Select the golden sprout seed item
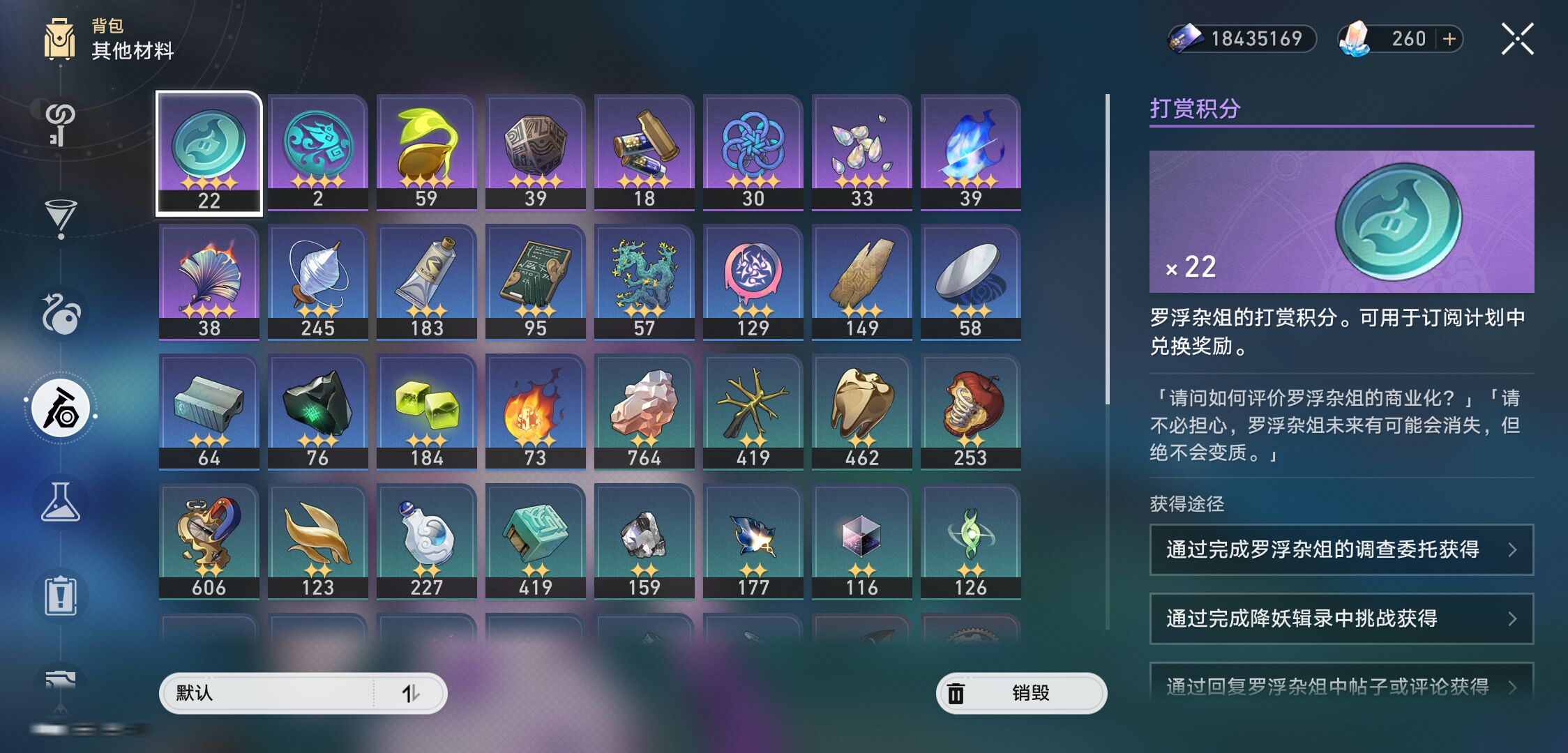Image resolution: width=1568 pixels, height=753 pixels. point(426,151)
